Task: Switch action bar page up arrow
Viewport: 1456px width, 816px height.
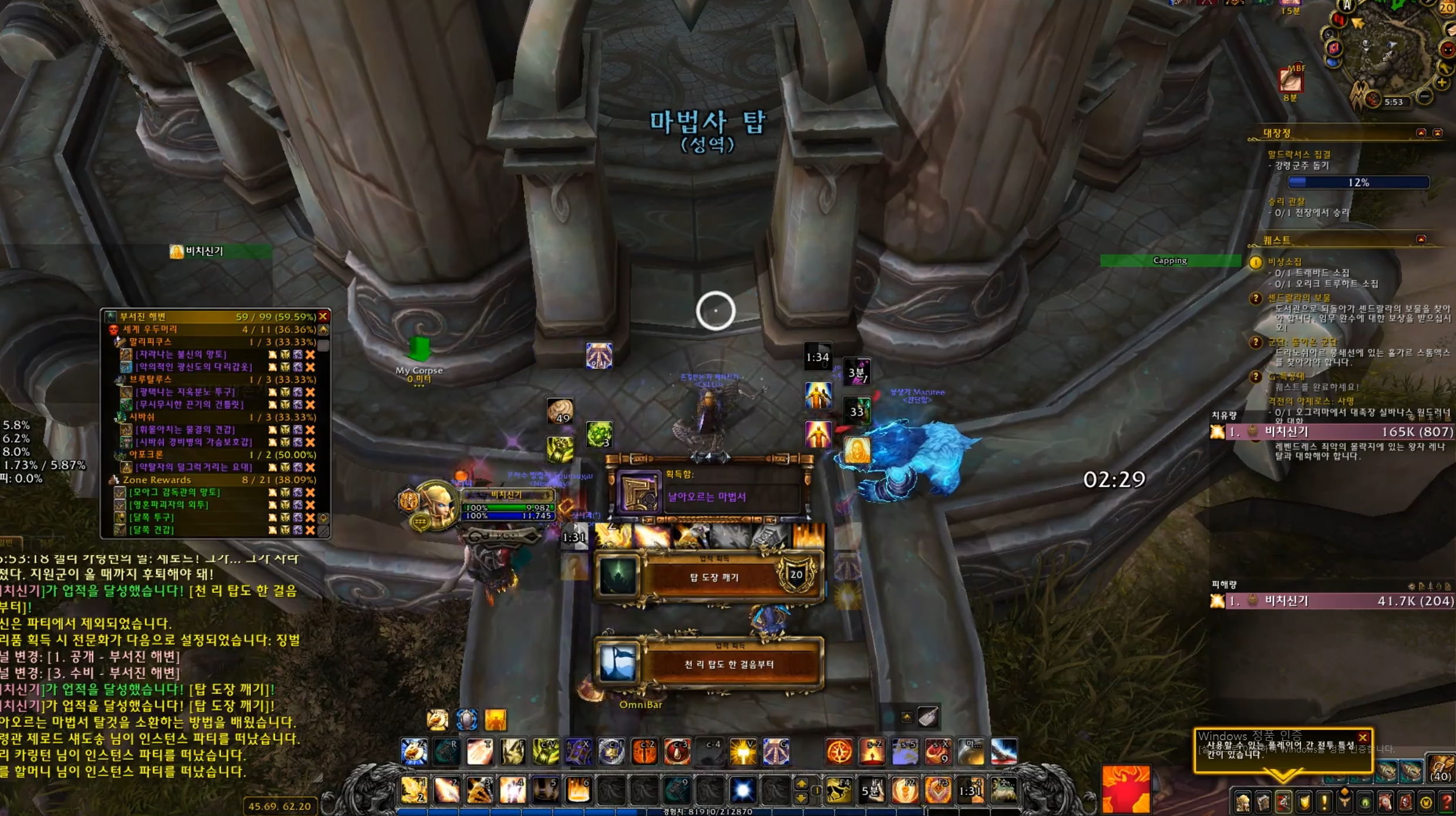Action: 801,784
